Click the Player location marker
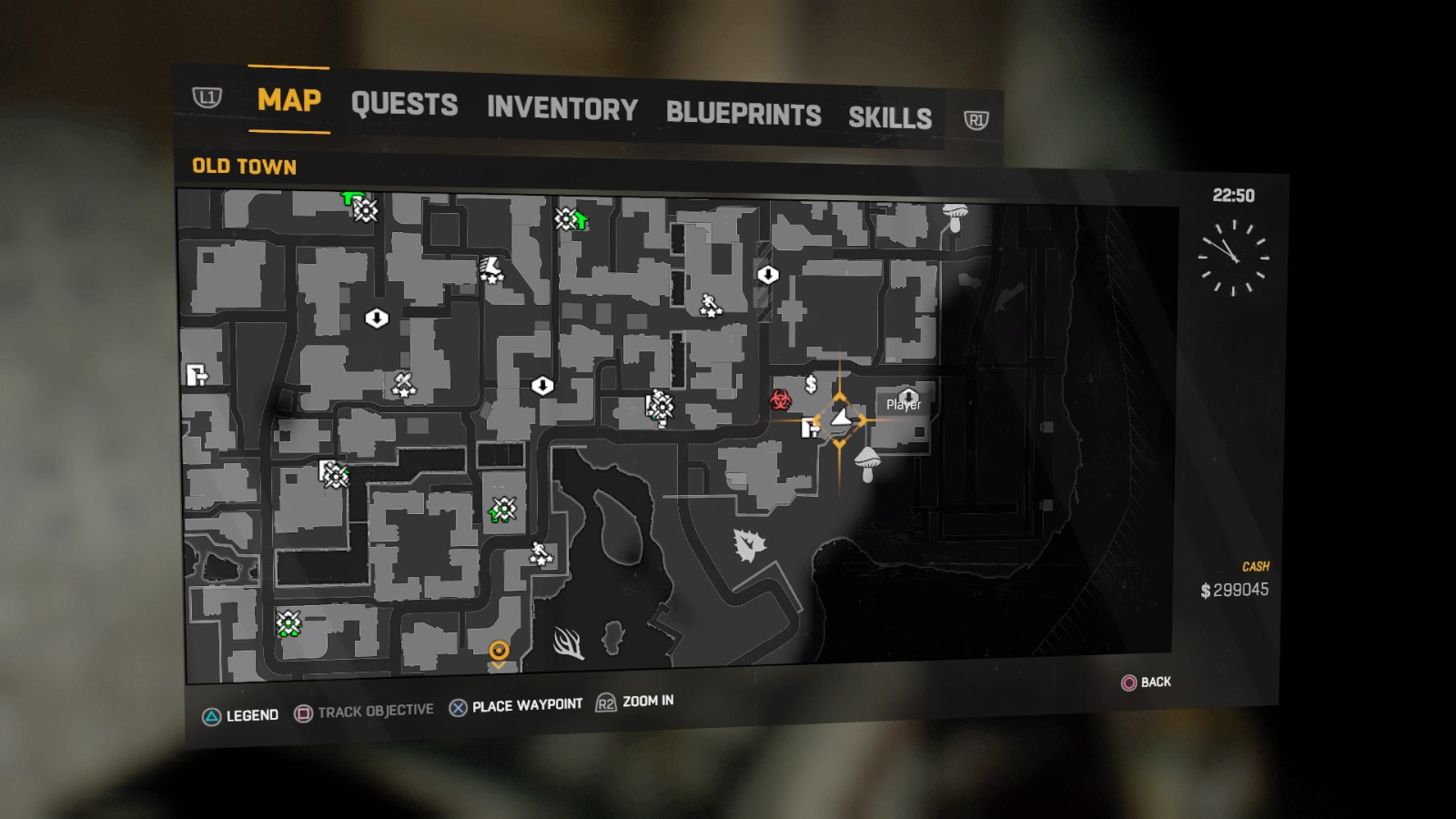1456x819 pixels. [842, 419]
